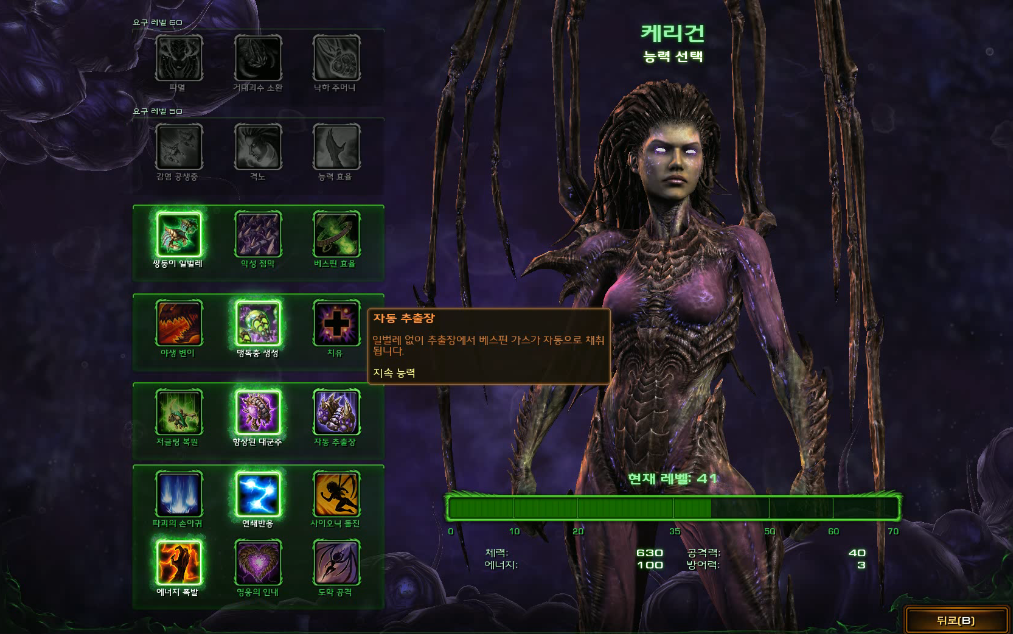The width and height of the screenshot is (1013, 634).
Task: Pick the 자동 추출장 ability icon
Action: pyautogui.click(x=336, y=411)
